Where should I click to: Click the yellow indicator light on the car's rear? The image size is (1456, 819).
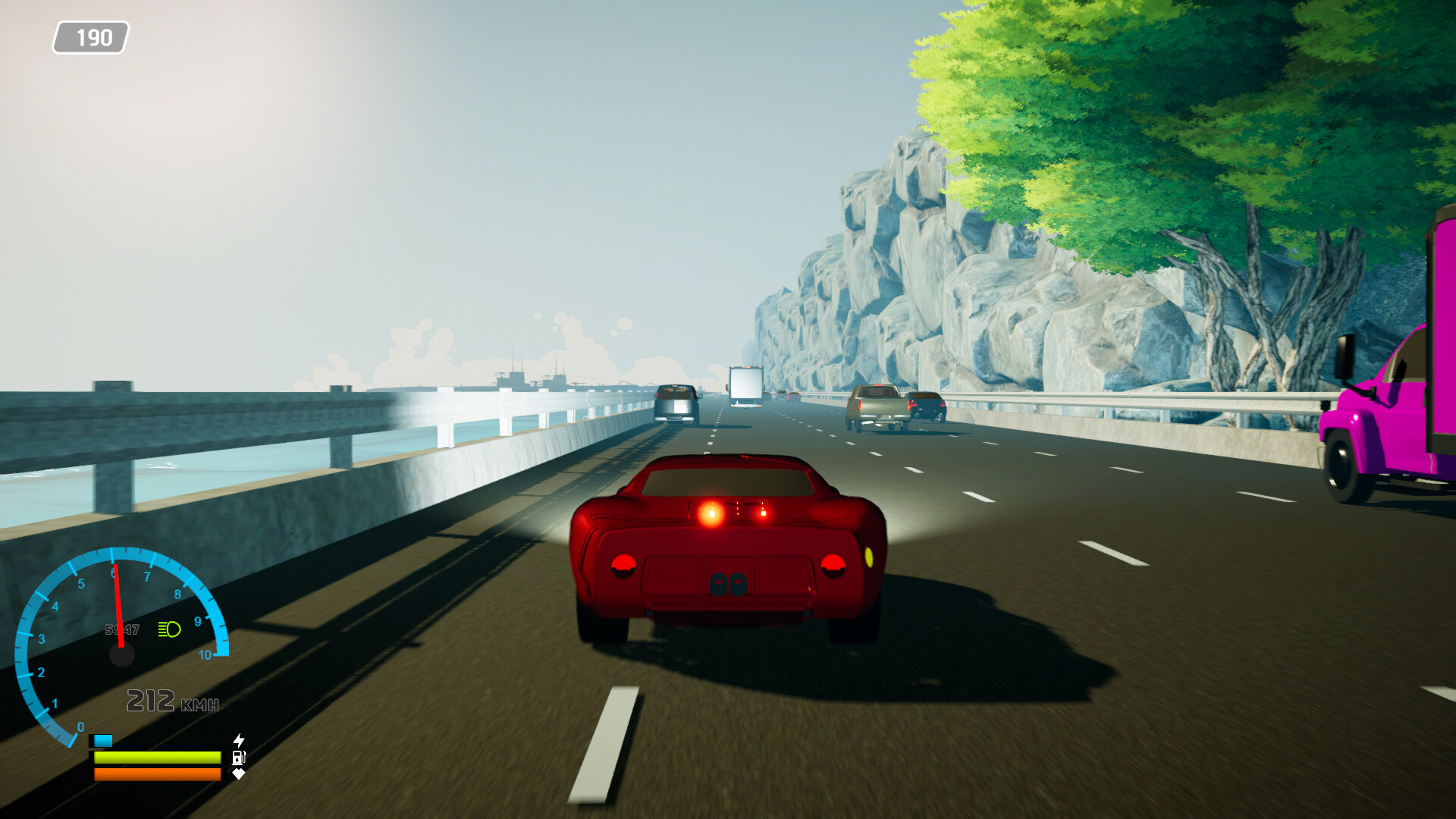tap(869, 556)
